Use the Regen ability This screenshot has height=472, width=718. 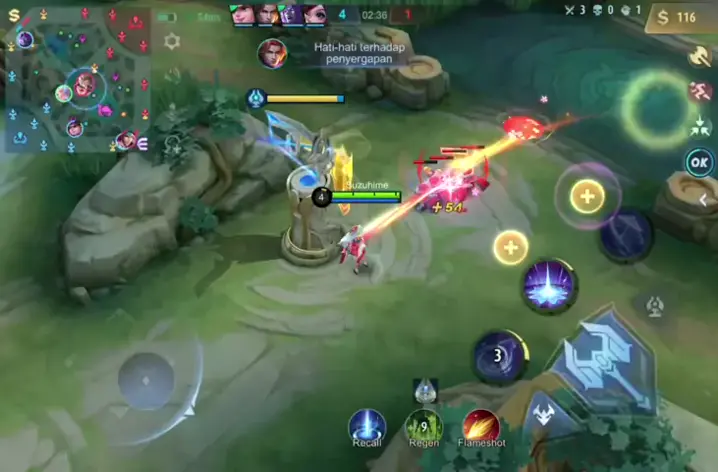(x=424, y=426)
